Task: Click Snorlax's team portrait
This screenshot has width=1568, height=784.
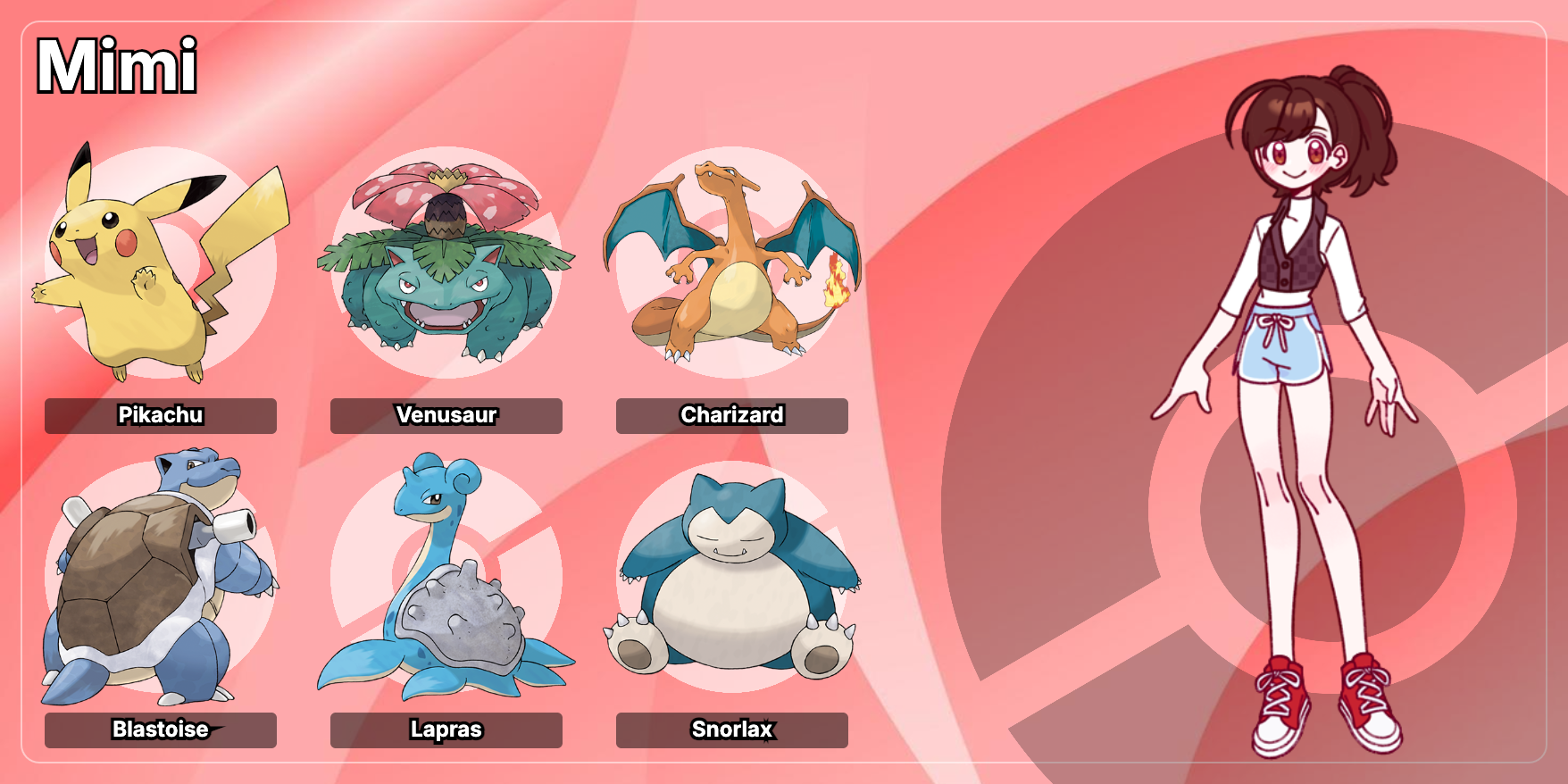Action: (x=732, y=578)
